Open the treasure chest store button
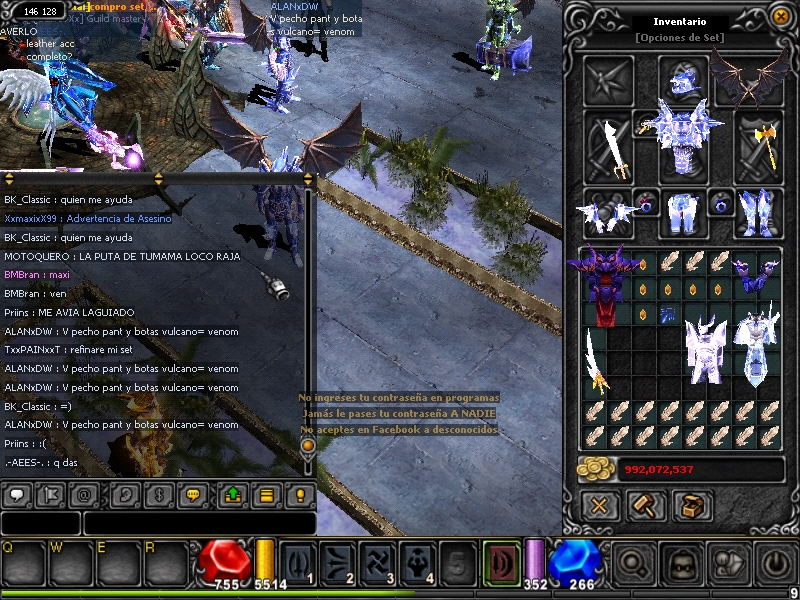Image resolution: width=800 pixels, height=600 pixels. tap(692, 505)
